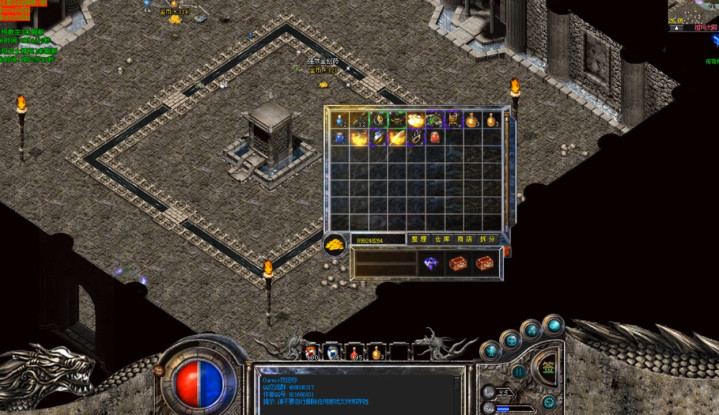Image resolution: width=719 pixels, height=415 pixels.
Task: Use the first red potion on the quick belt
Action: pos(311,353)
